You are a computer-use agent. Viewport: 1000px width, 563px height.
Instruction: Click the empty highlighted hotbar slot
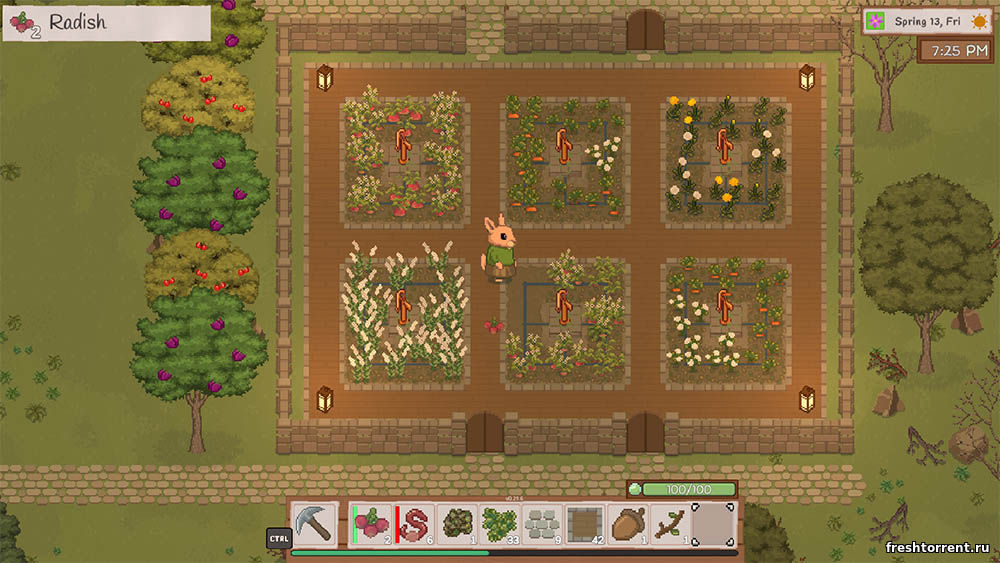tap(713, 524)
